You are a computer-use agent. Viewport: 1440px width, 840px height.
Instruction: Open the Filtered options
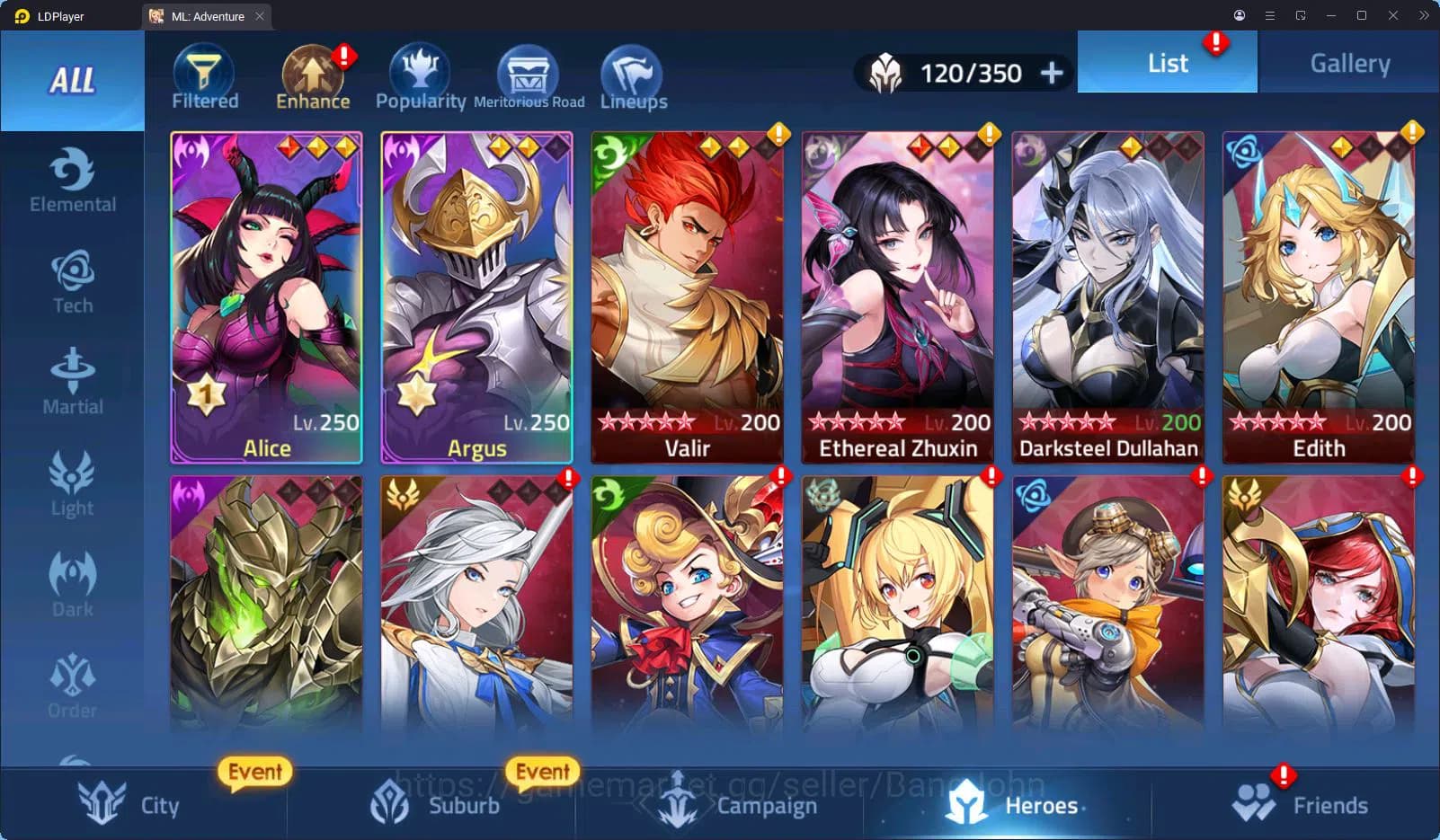tap(204, 76)
